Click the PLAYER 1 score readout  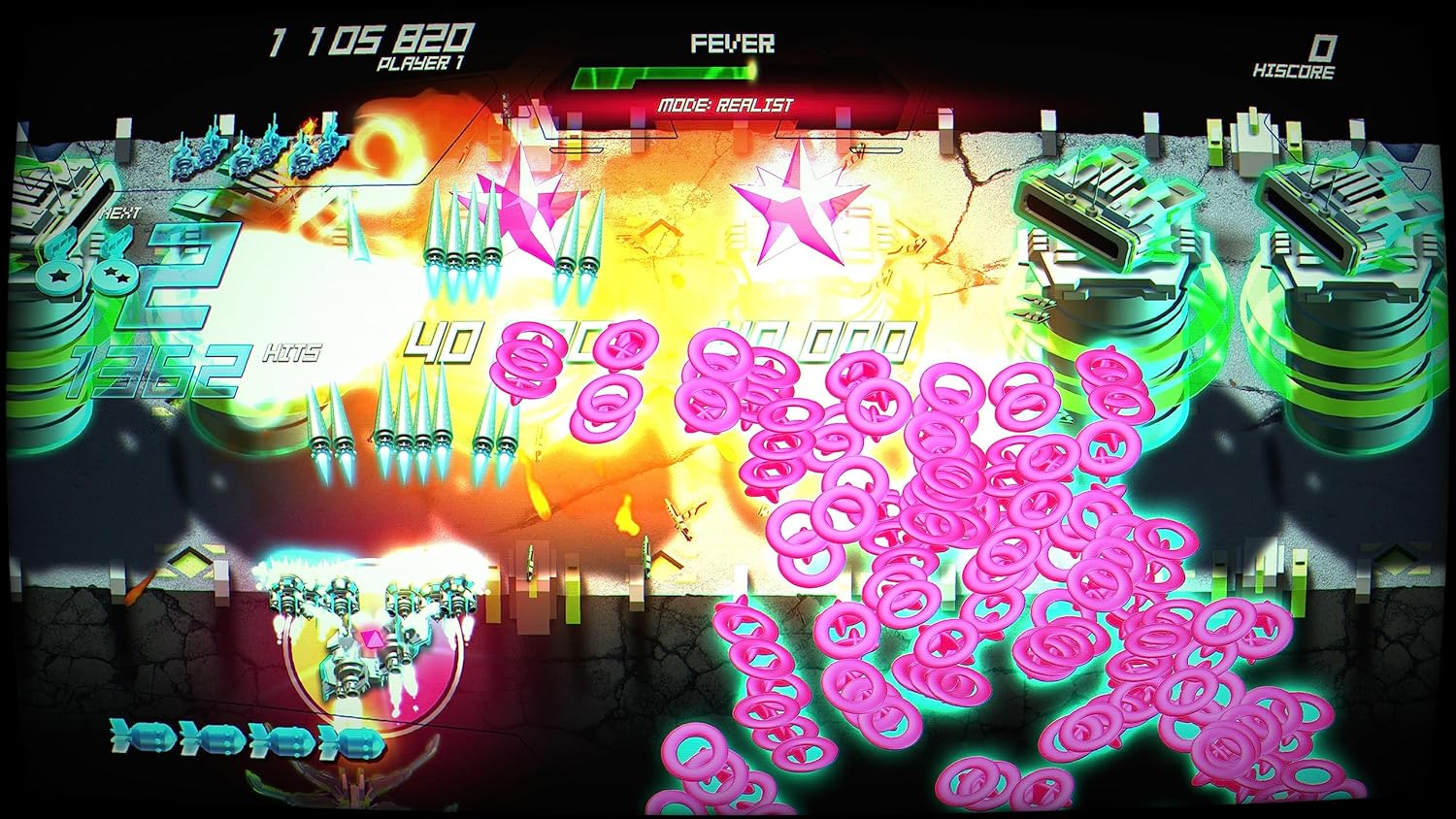click(371, 41)
